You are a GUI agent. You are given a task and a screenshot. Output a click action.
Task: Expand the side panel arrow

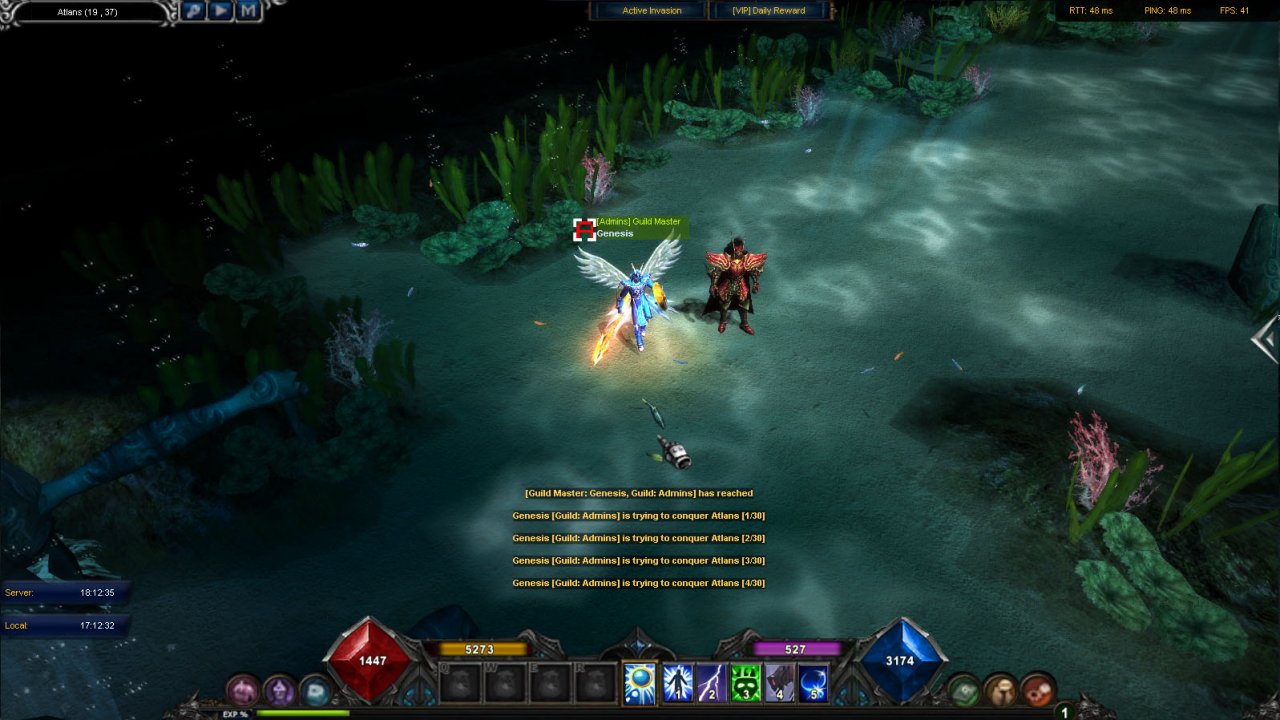[1266, 339]
